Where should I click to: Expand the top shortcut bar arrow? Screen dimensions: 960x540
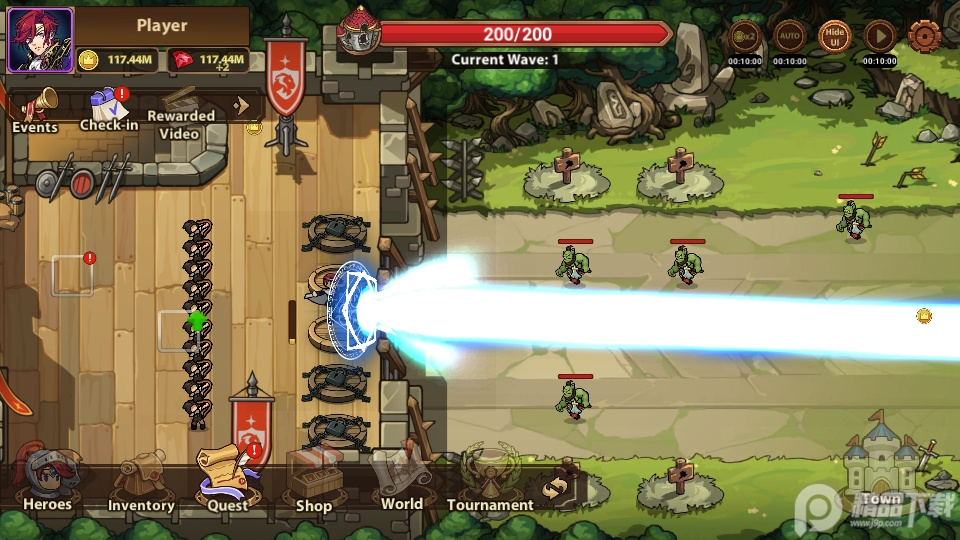[x=241, y=104]
